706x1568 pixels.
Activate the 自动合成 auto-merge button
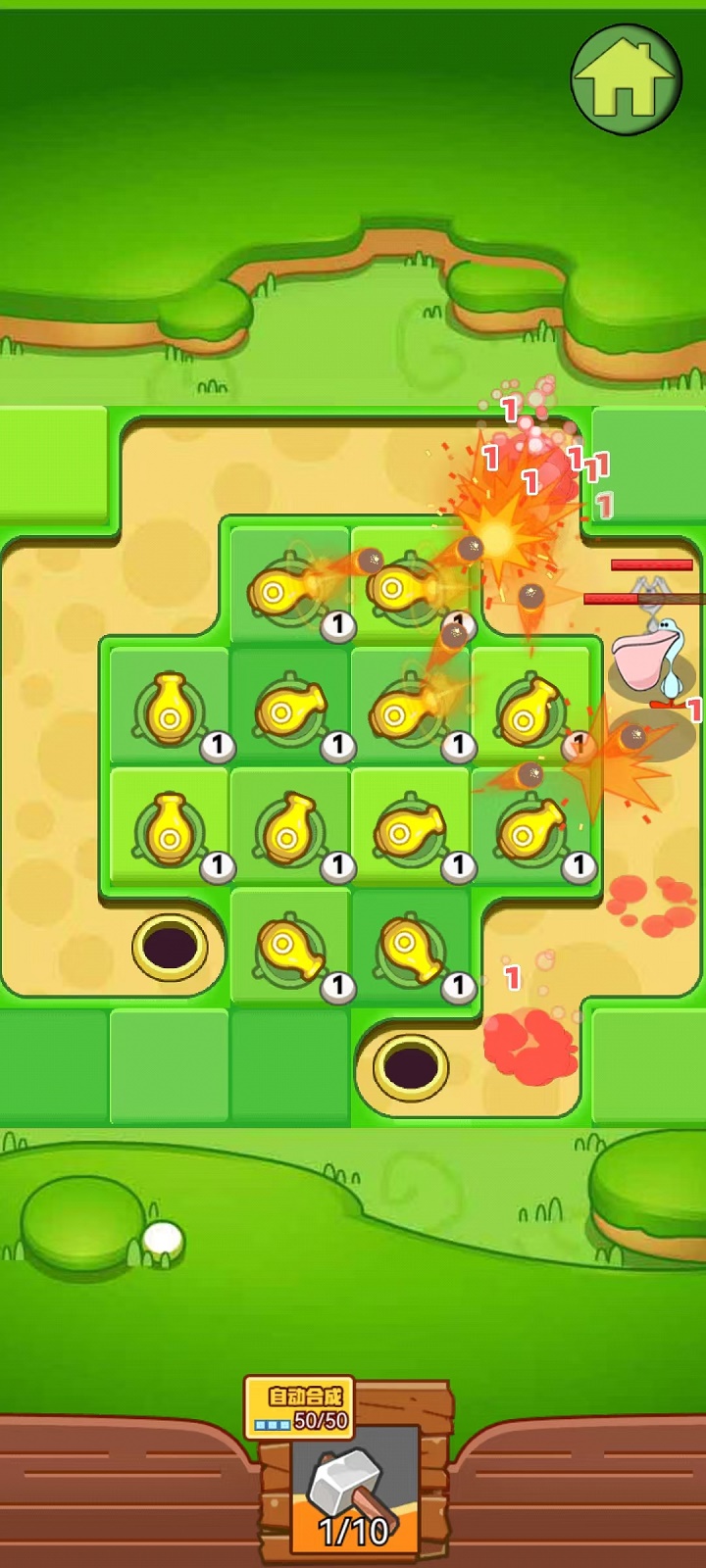tap(299, 1407)
